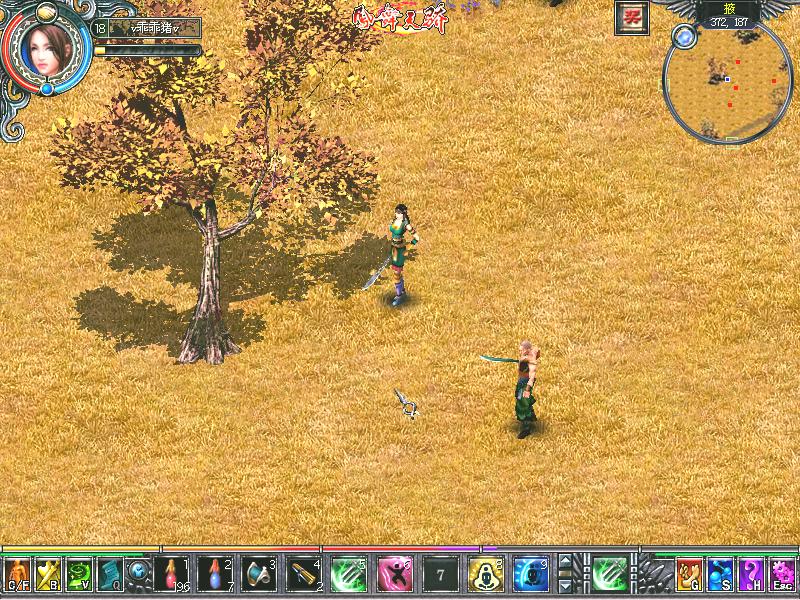Click the hotbar page up arrow

point(566,561)
